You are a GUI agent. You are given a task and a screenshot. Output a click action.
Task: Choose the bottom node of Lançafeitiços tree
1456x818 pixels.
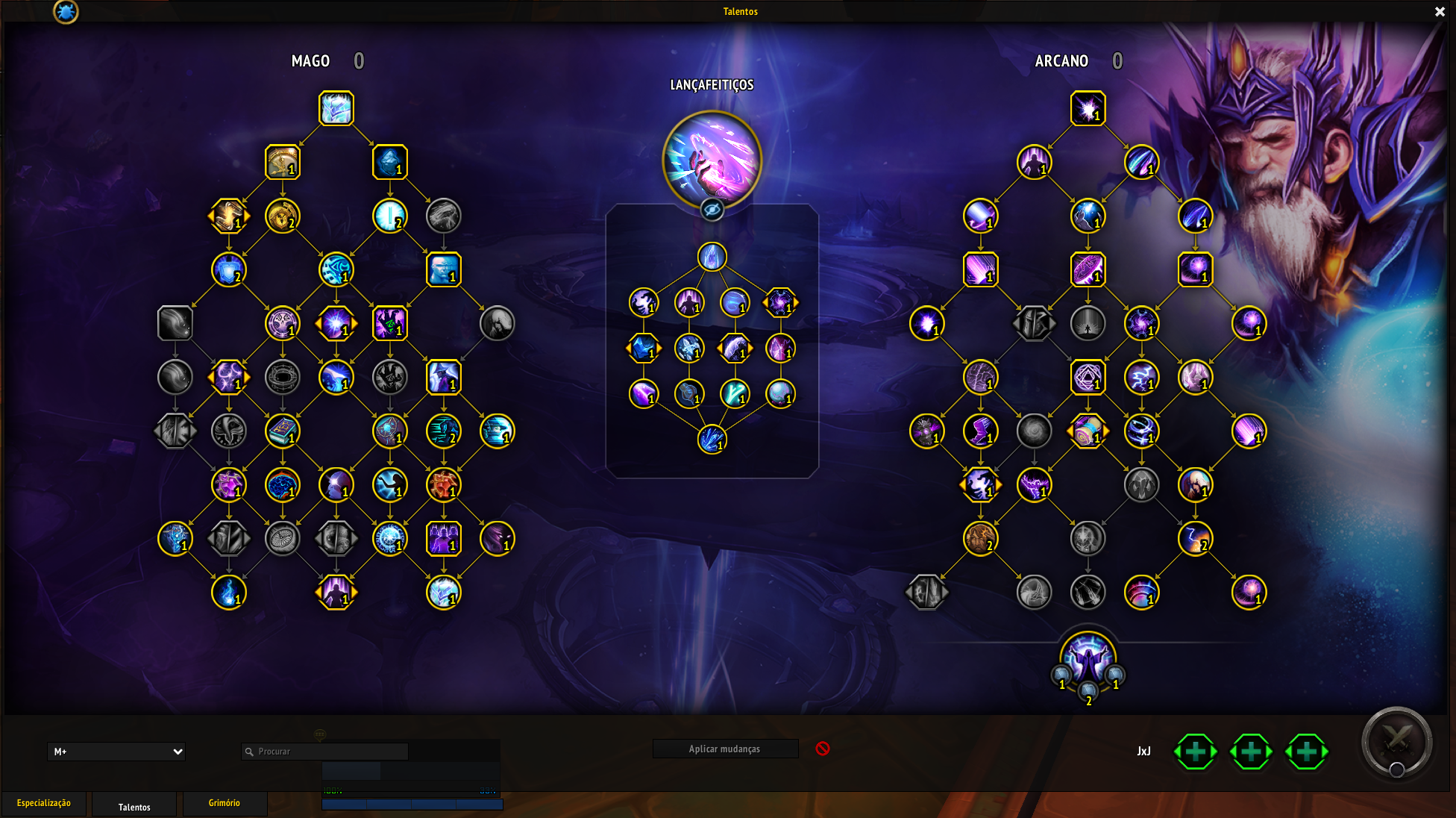[712, 440]
